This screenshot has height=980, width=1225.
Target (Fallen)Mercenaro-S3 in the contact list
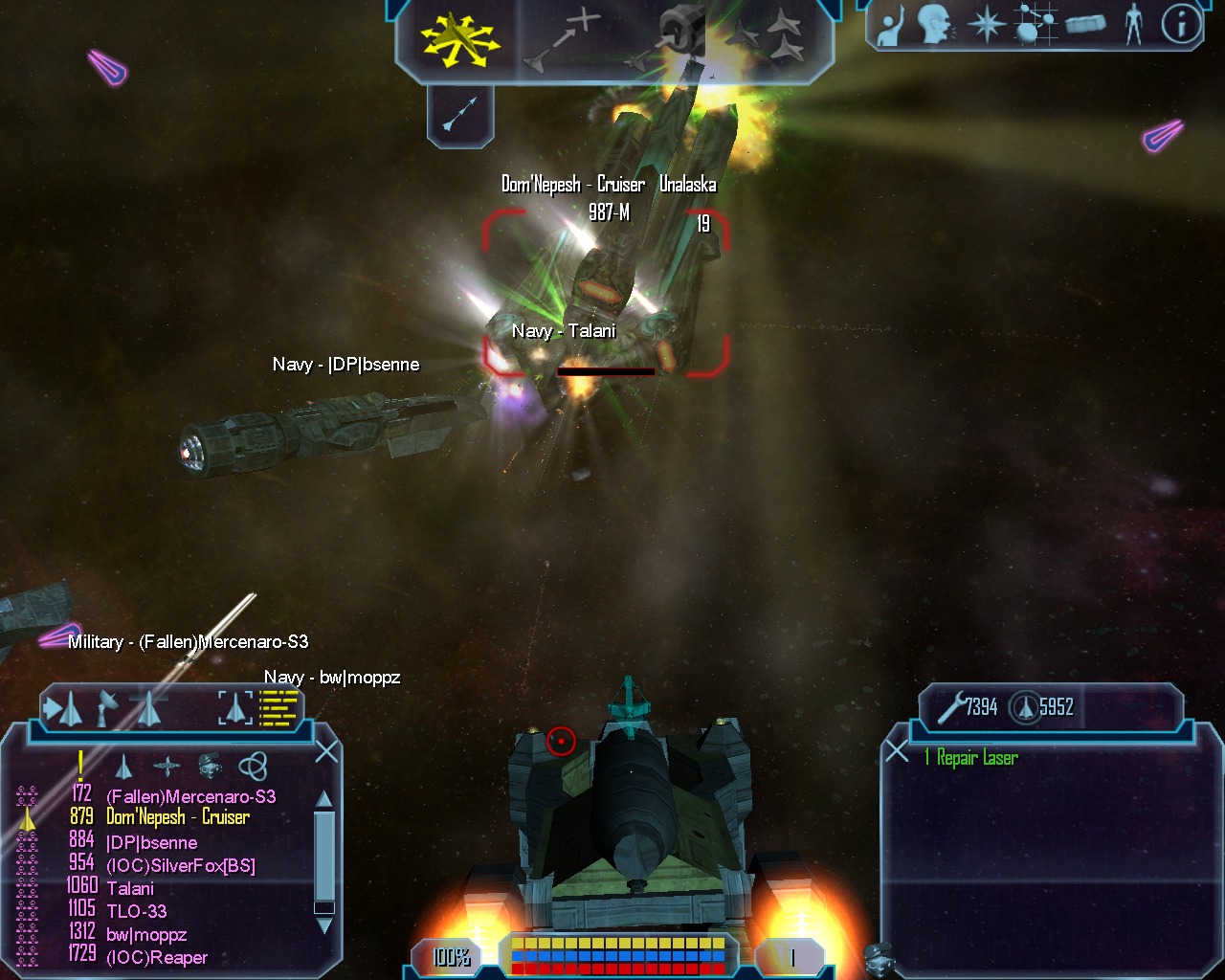click(x=190, y=796)
